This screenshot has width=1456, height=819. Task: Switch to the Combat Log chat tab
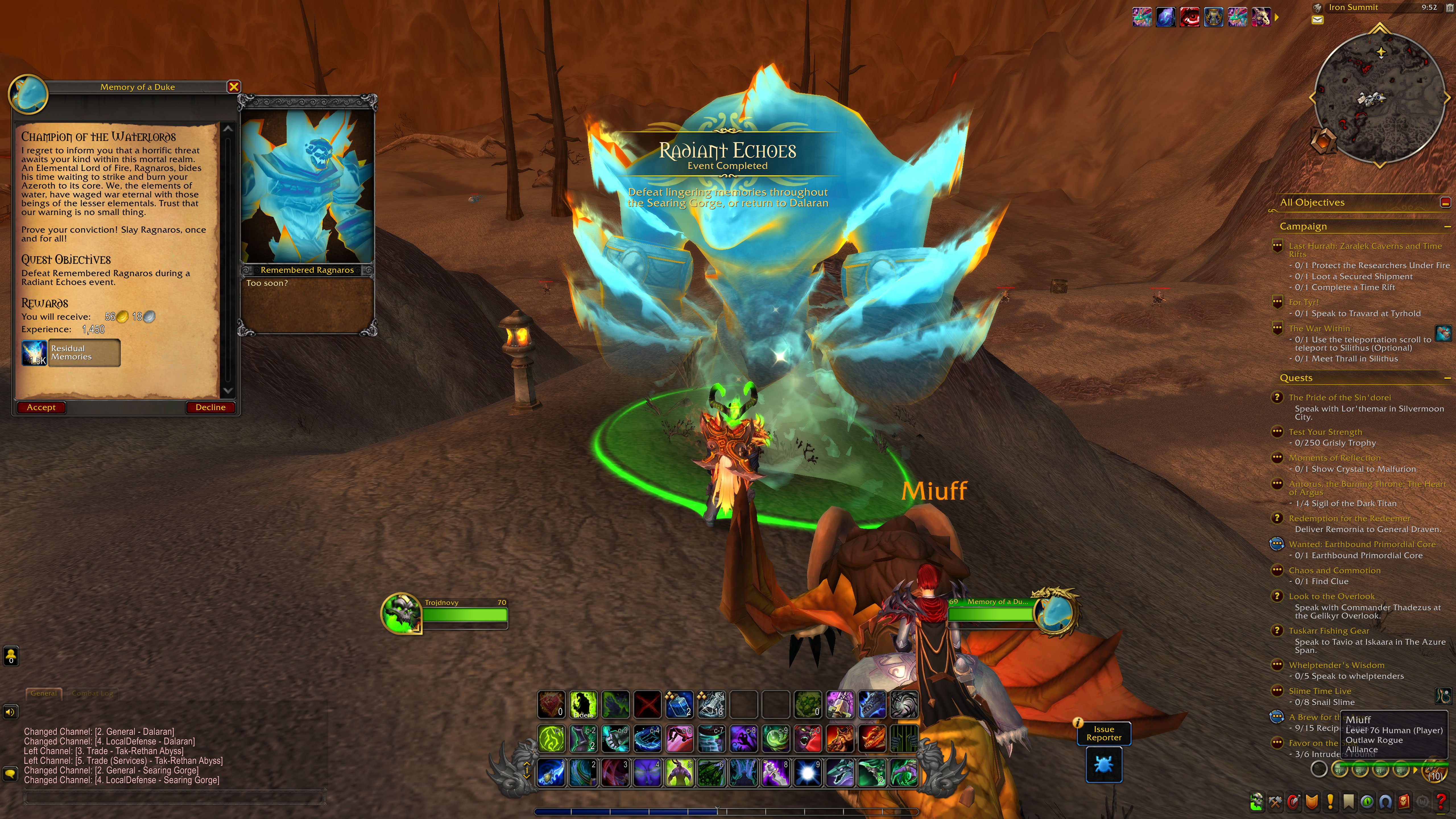pyautogui.click(x=92, y=694)
